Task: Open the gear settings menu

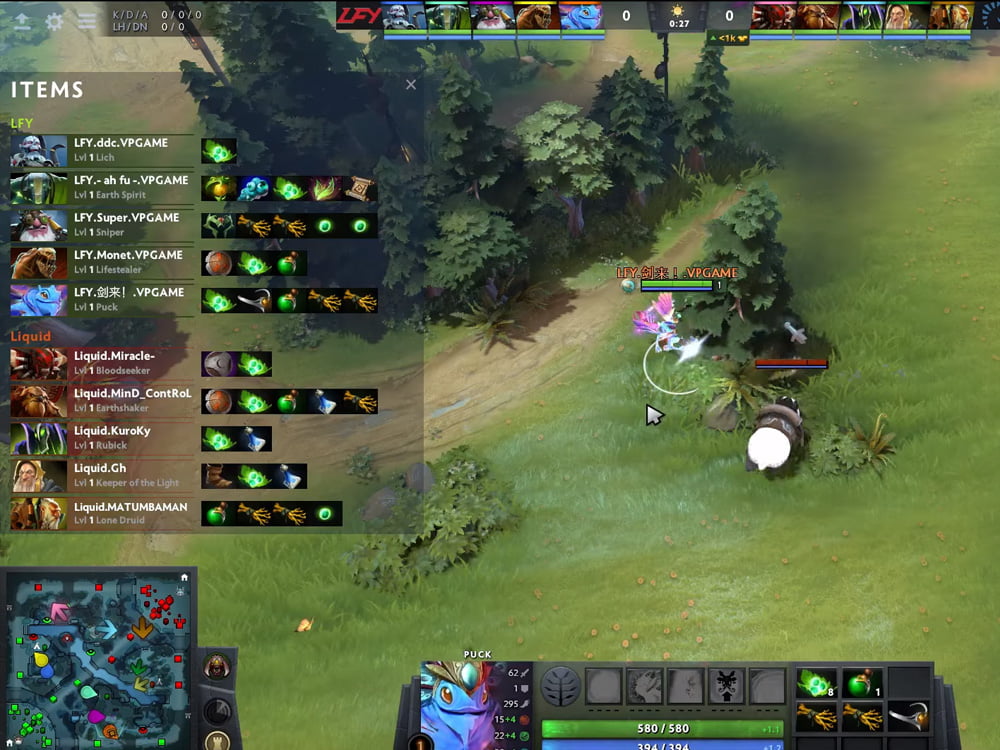Action: (x=55, y=21)
